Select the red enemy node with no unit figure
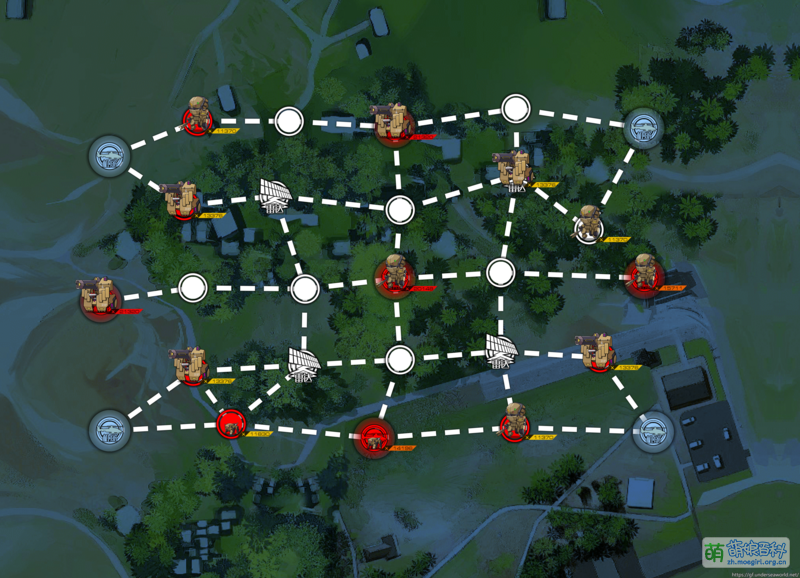 375,434
